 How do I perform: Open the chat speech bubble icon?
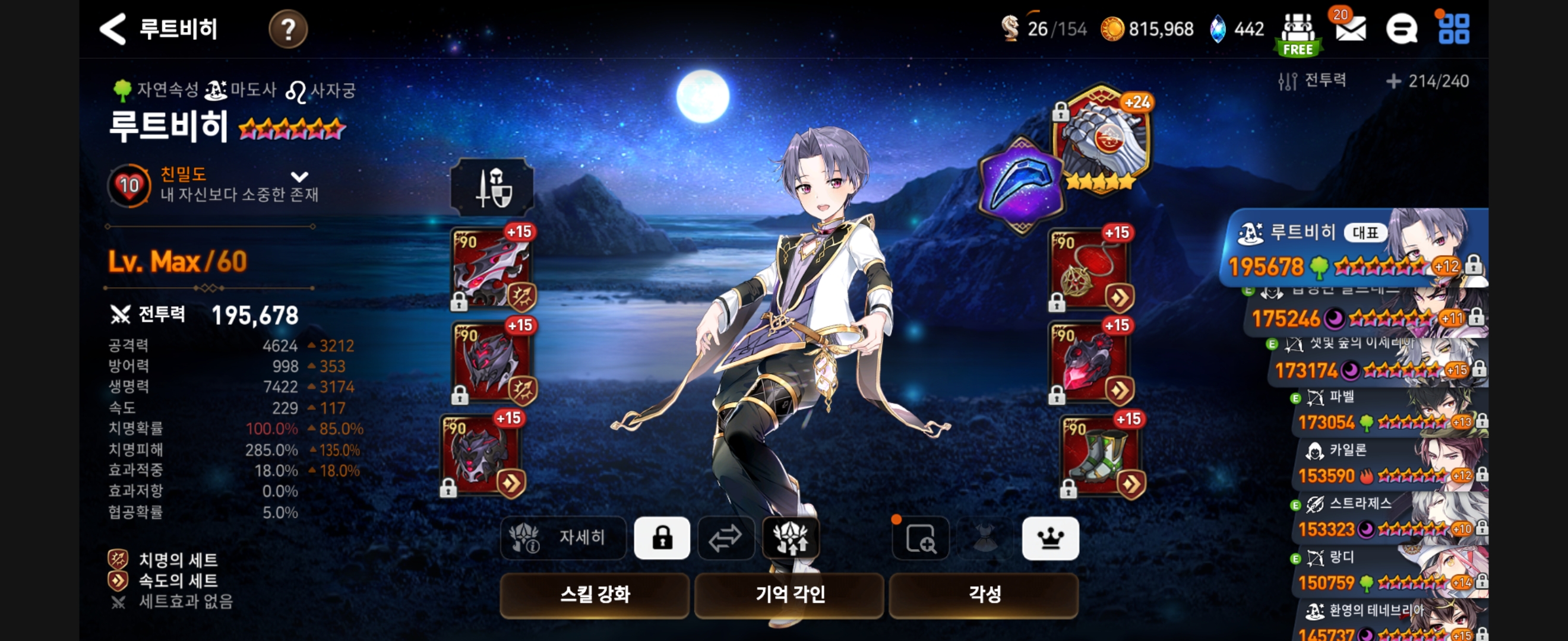[x=1401, y=29]
